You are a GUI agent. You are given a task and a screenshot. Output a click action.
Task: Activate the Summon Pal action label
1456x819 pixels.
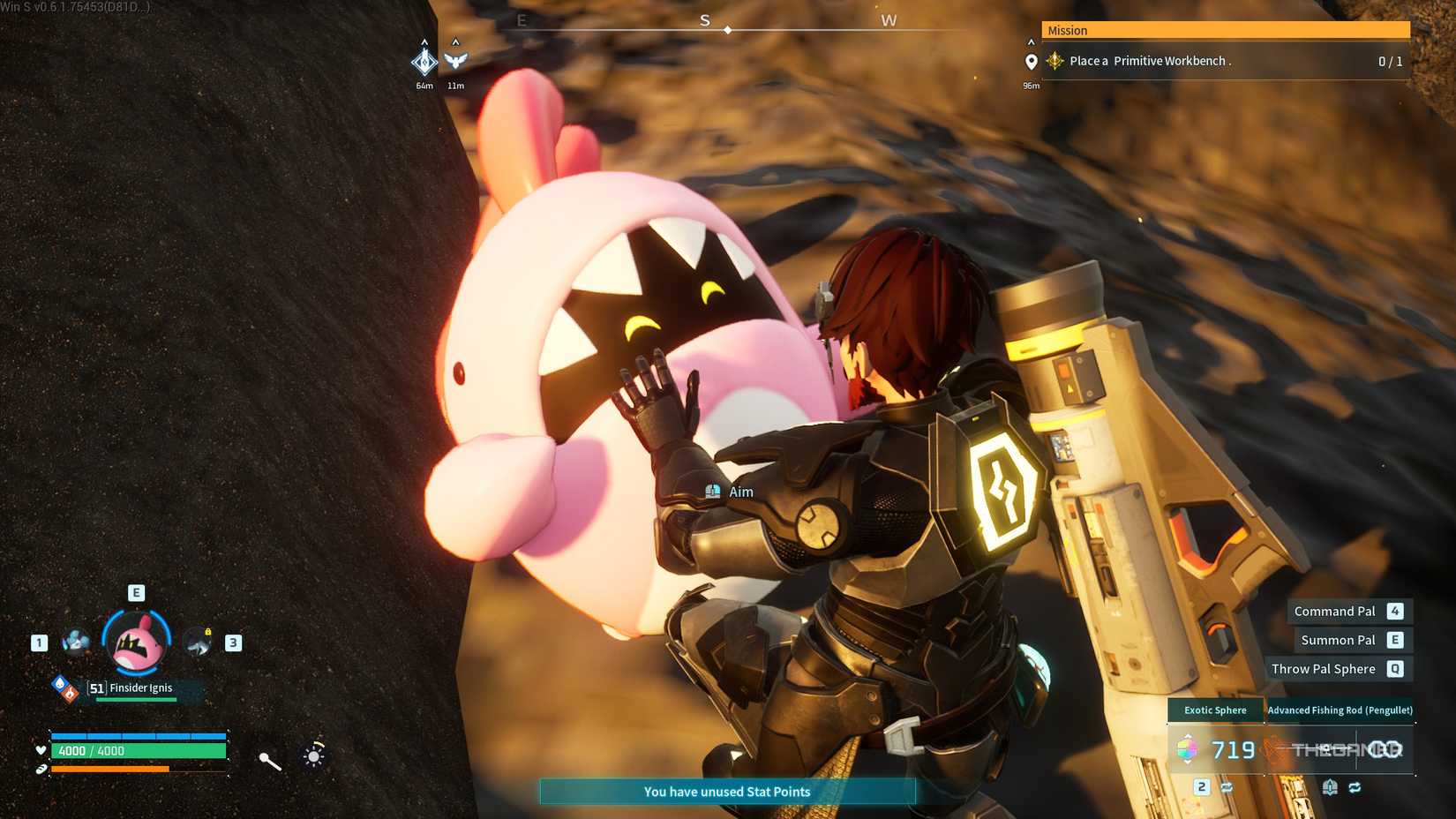[x=1338, y=640]
